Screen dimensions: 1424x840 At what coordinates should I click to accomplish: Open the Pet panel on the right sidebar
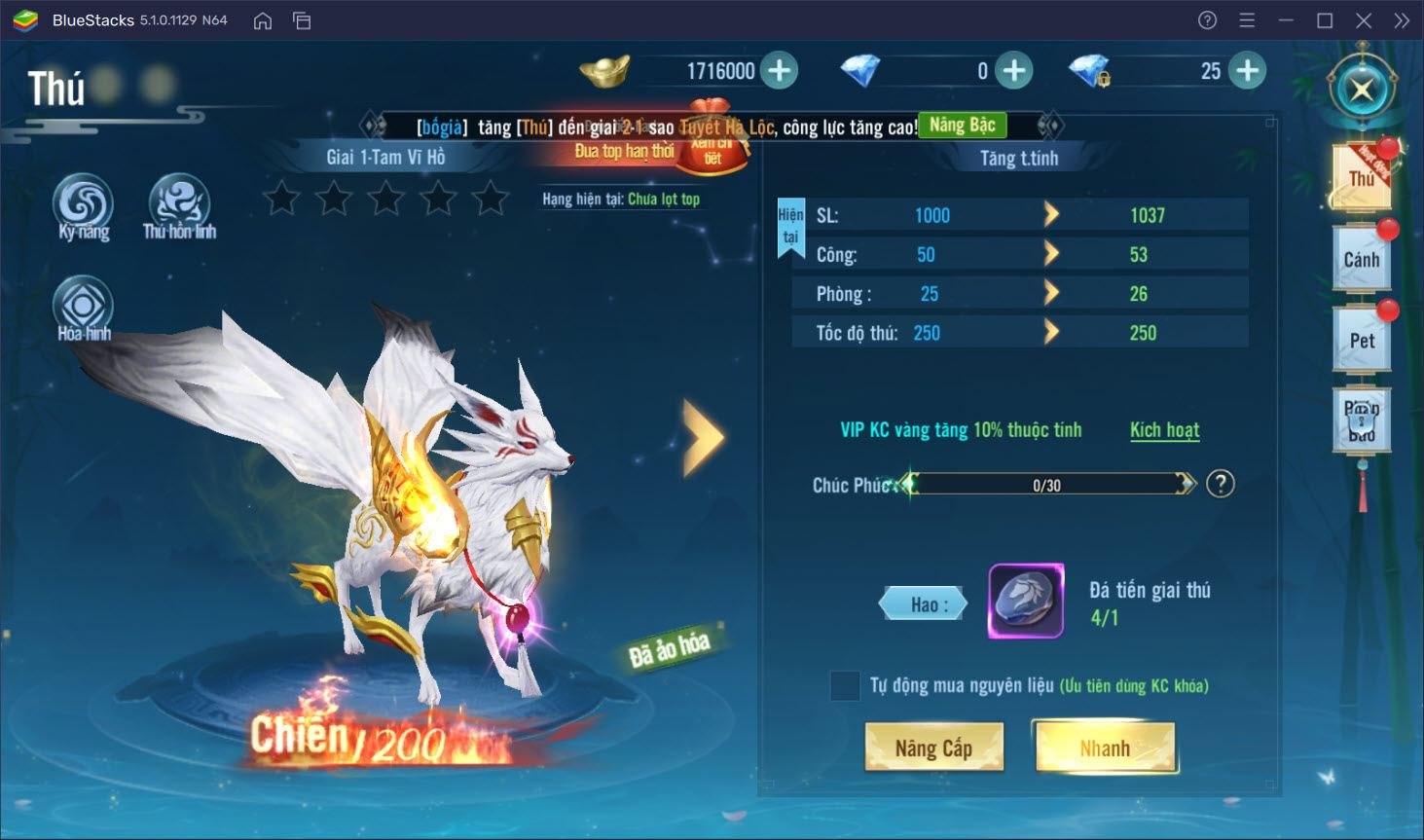[x=1361, y=340]
